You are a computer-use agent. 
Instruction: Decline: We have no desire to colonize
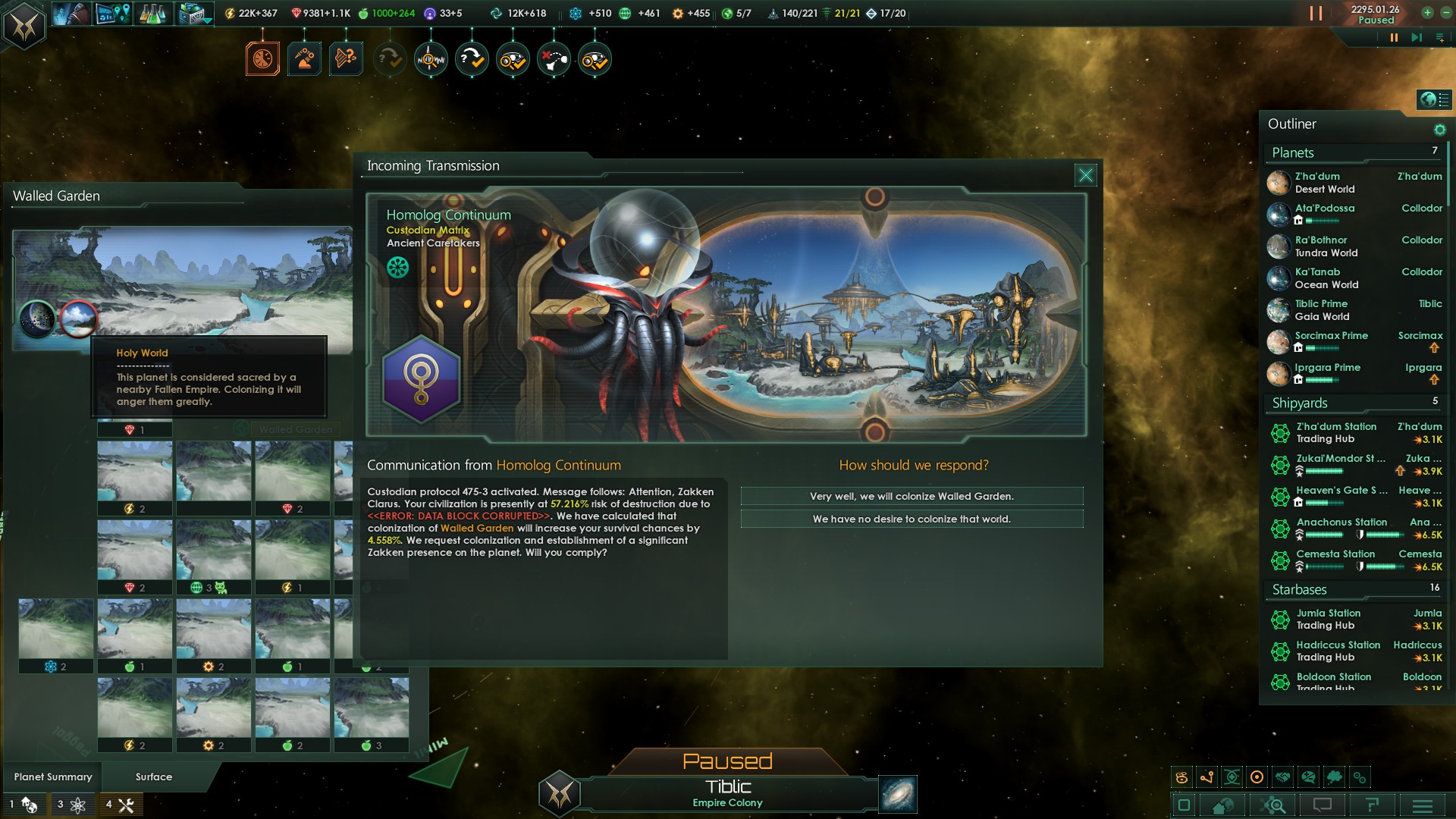coord(912,519)
